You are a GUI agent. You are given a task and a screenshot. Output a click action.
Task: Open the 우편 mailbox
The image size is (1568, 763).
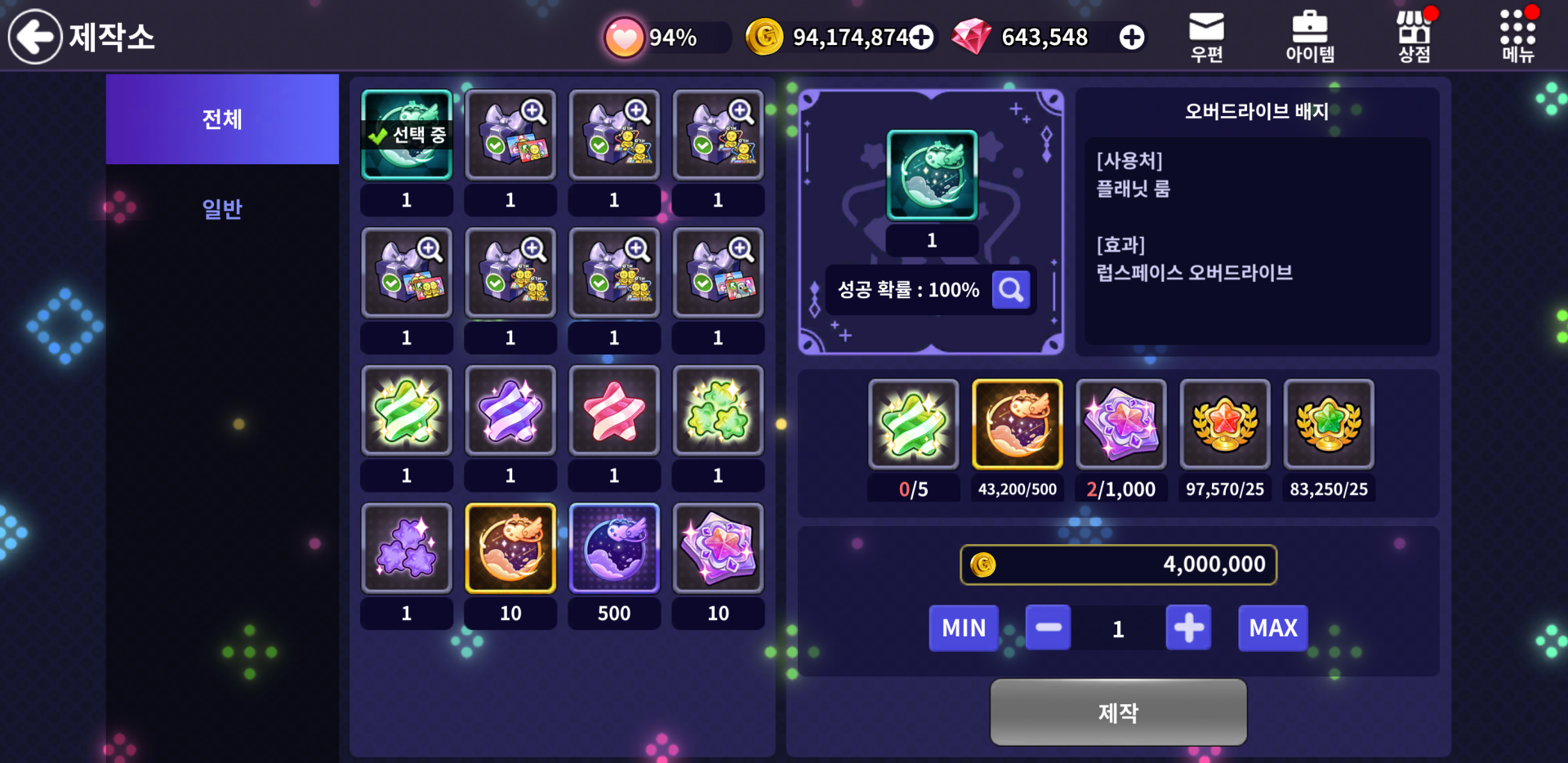1206,37
